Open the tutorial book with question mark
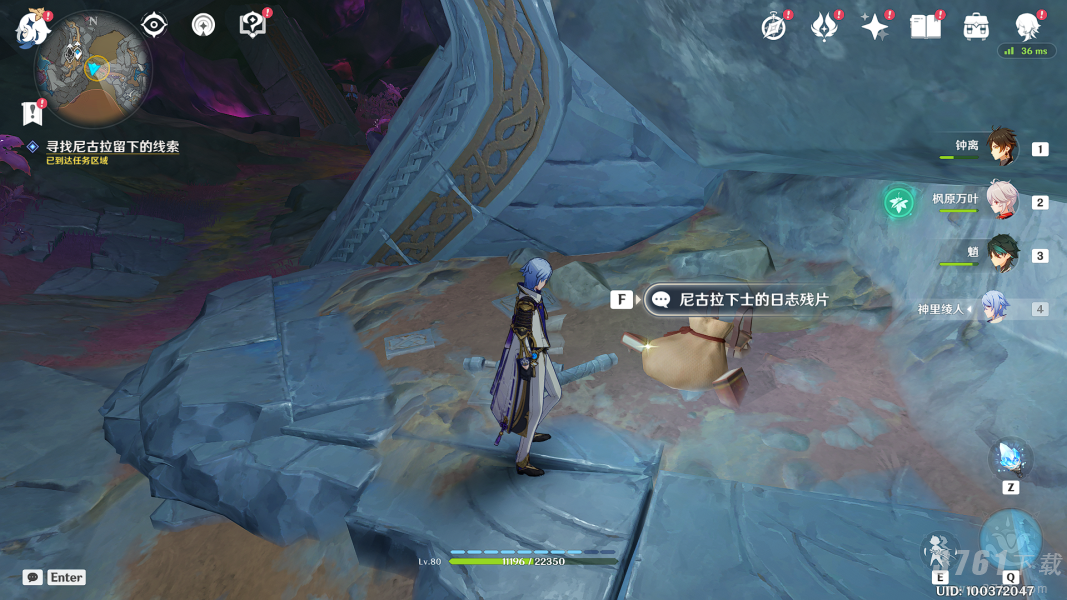 click(253, 25)
